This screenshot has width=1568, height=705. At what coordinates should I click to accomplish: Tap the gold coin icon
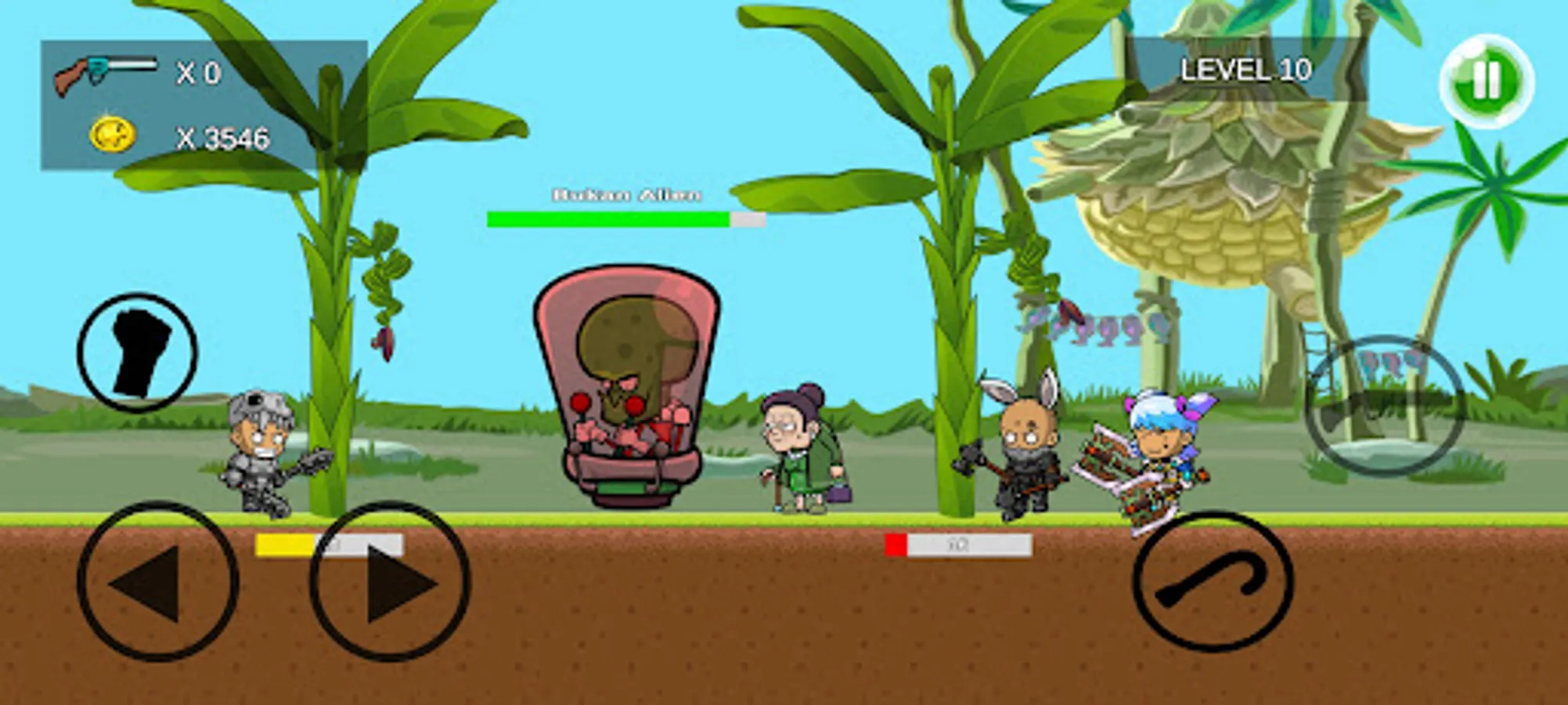click(x=114, y=133)
